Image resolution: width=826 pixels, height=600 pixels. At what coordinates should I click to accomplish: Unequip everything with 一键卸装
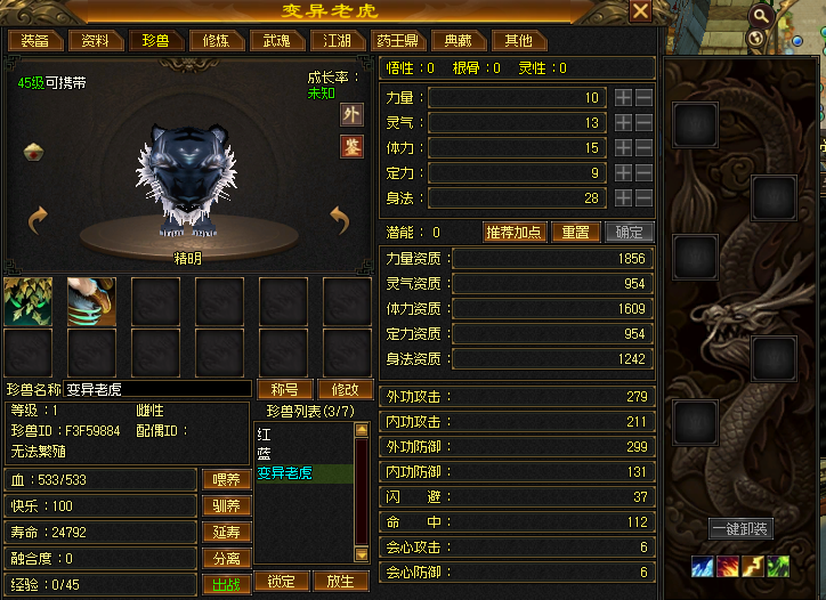point(741,529)
